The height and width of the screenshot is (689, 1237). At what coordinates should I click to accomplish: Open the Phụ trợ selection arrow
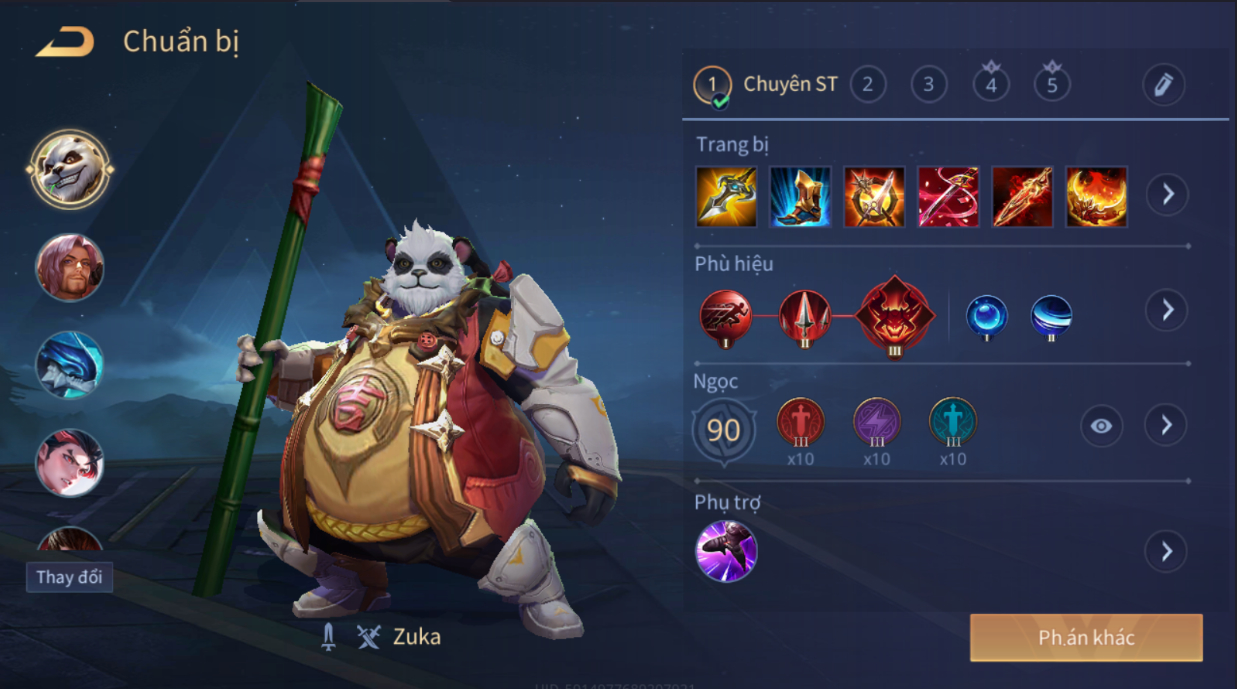pyautogui.click(x=1166, y=551)
